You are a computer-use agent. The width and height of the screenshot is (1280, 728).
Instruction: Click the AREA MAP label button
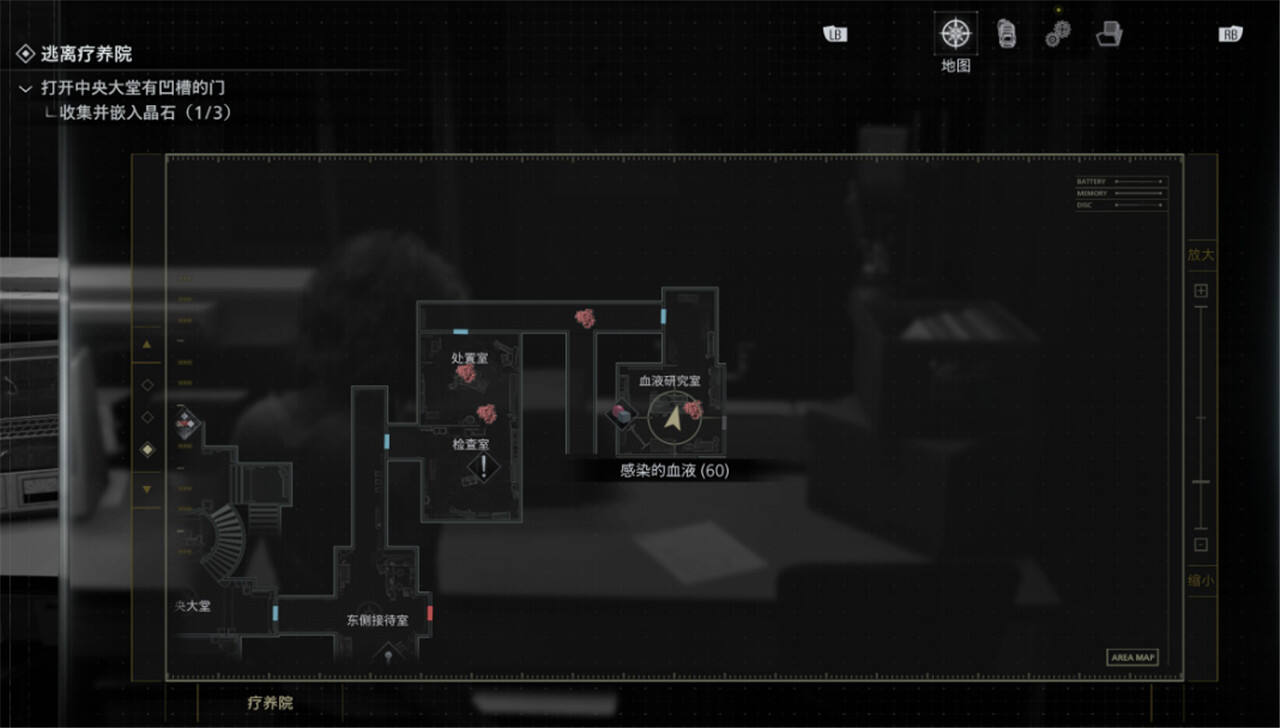pos(1132,657)
